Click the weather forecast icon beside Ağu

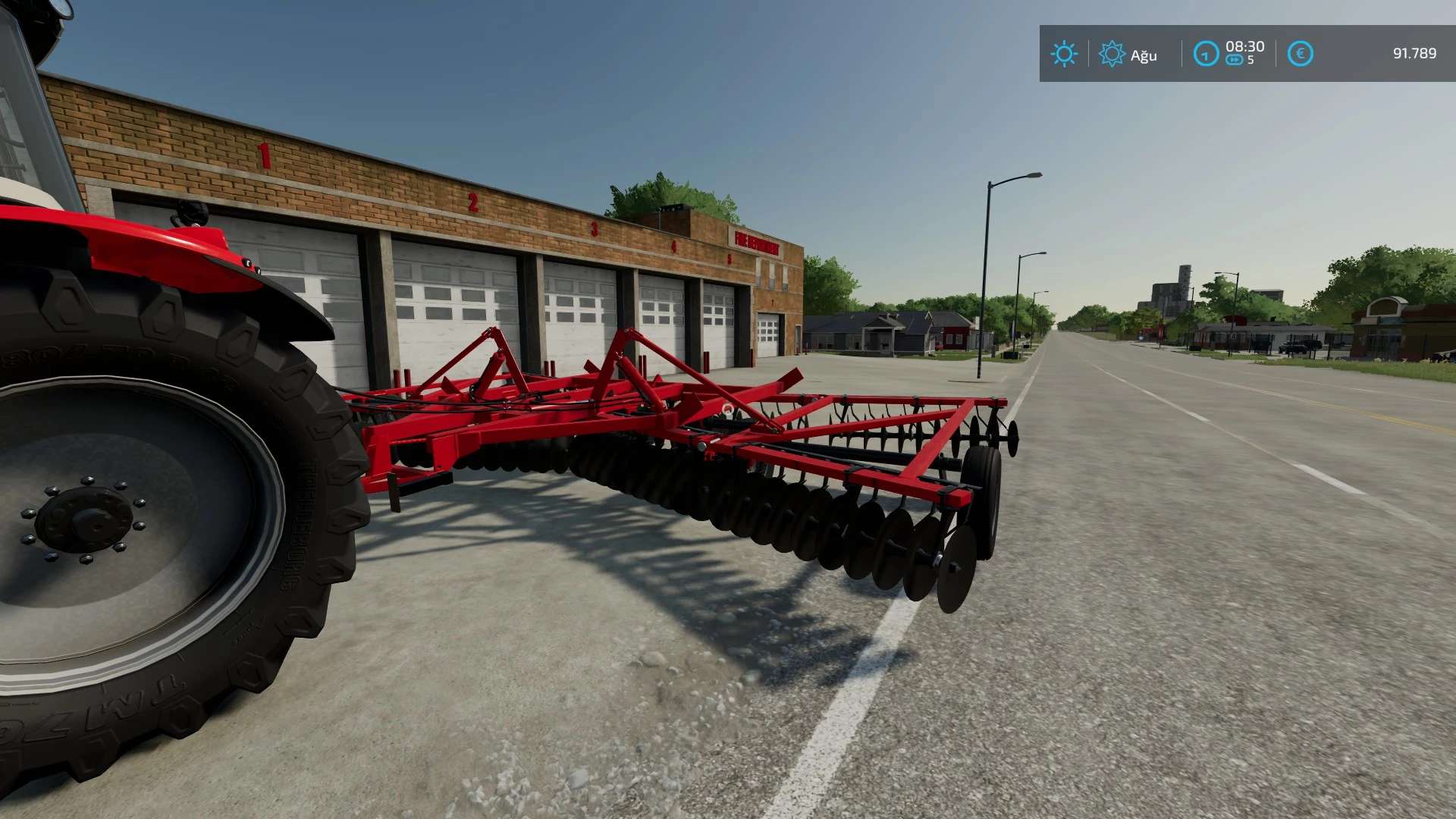coord(1112,54)
